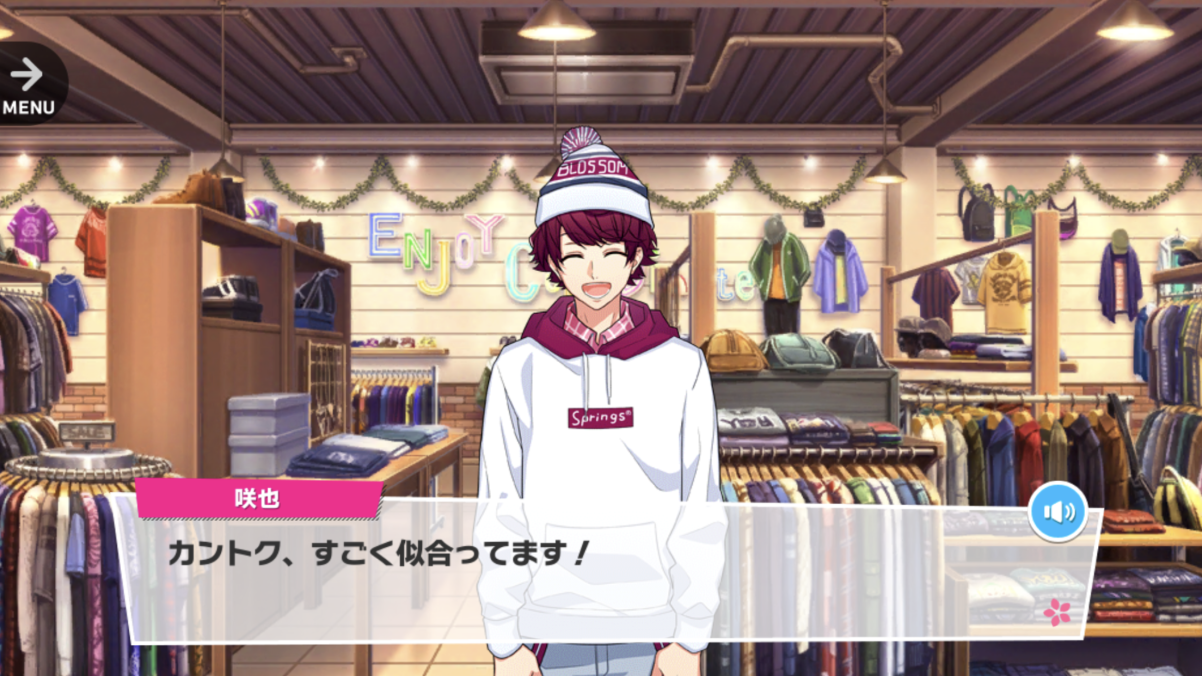Open the MENU arrow button
This screenshot has height=676, width=1202.
pos(28,84)
